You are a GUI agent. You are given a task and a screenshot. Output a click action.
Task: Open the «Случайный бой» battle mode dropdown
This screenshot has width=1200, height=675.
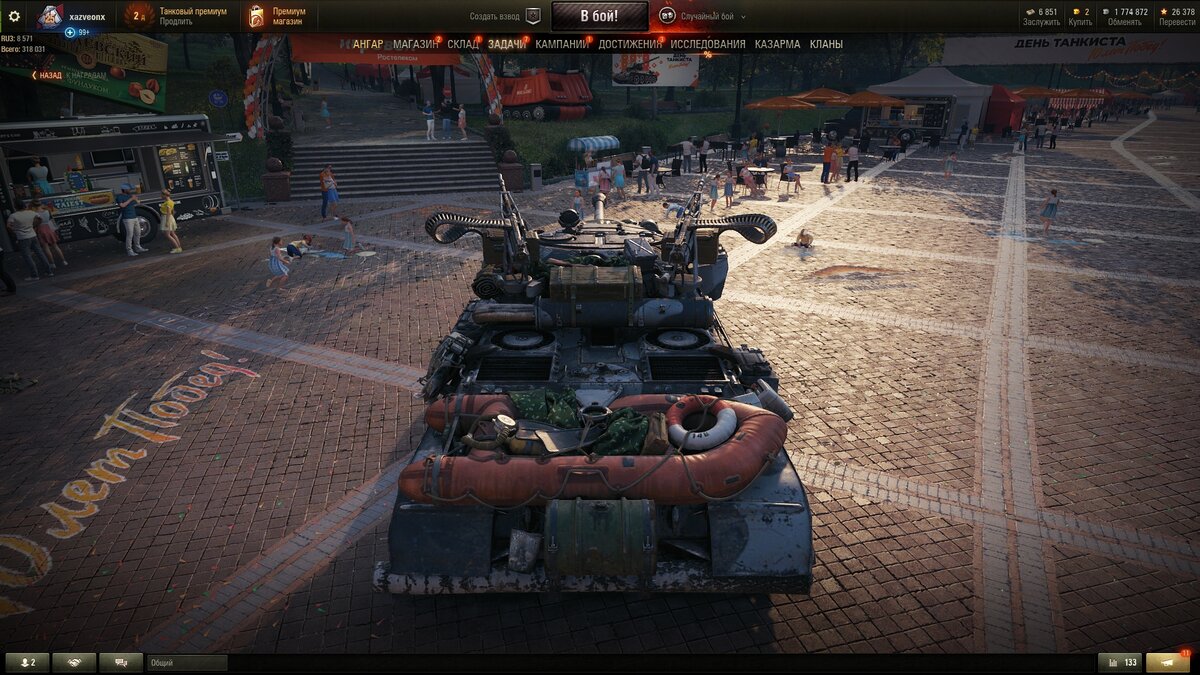click(x=713, y=17)
